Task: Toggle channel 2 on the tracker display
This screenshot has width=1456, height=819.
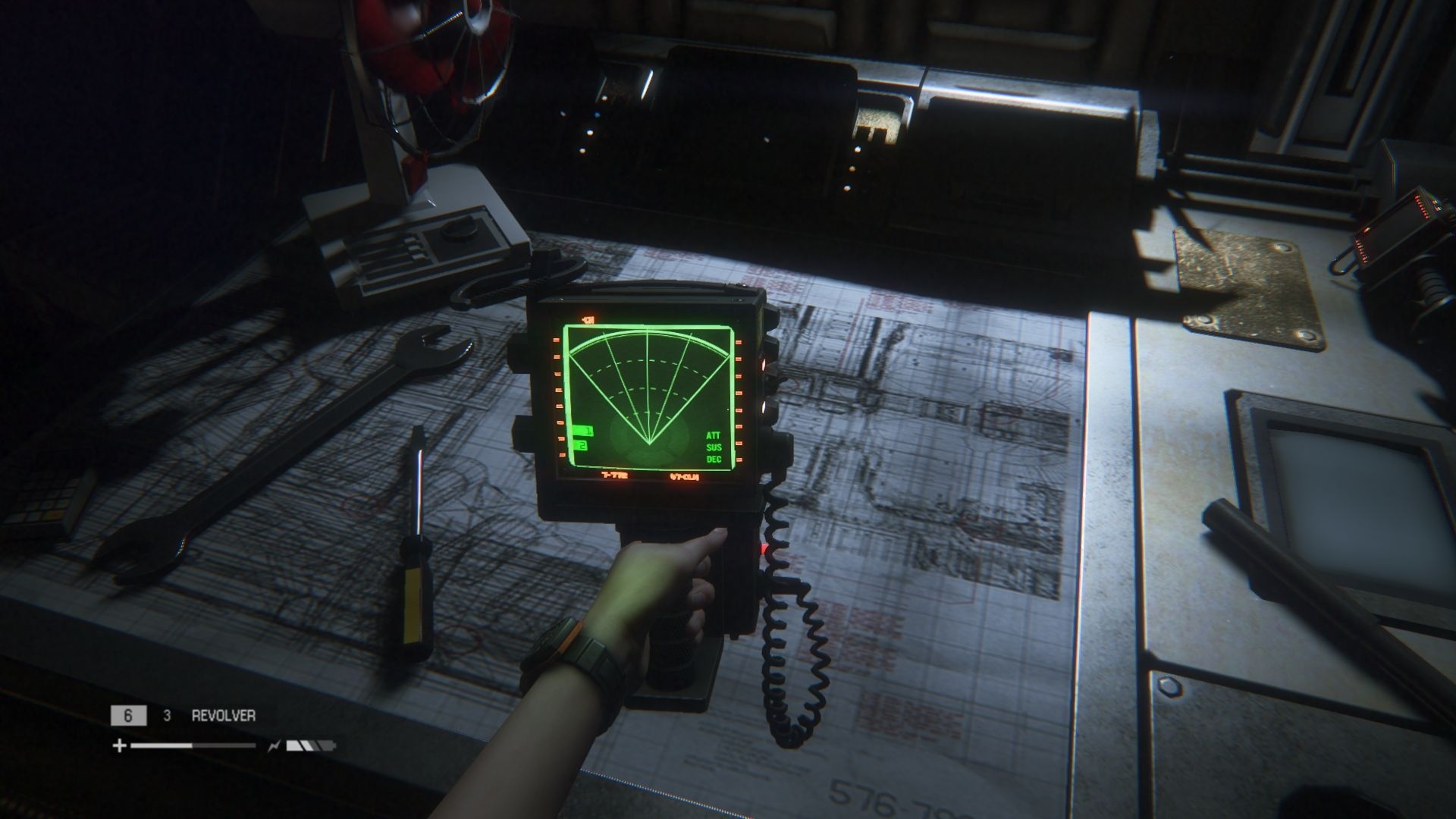Action: coord(582,445)
